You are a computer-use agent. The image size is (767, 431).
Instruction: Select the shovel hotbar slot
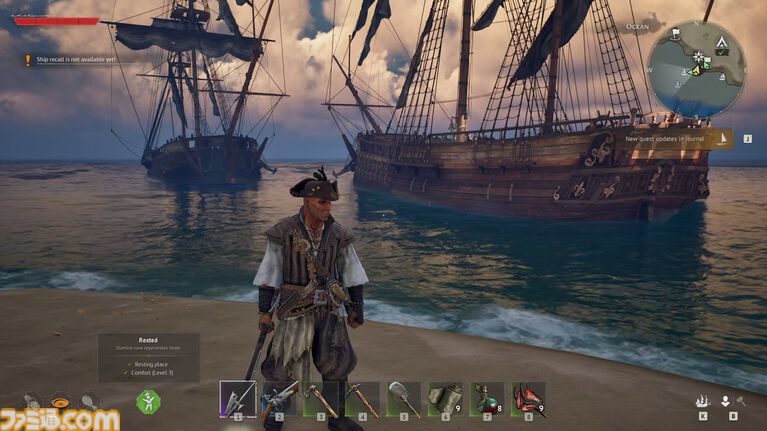[404, 399]
